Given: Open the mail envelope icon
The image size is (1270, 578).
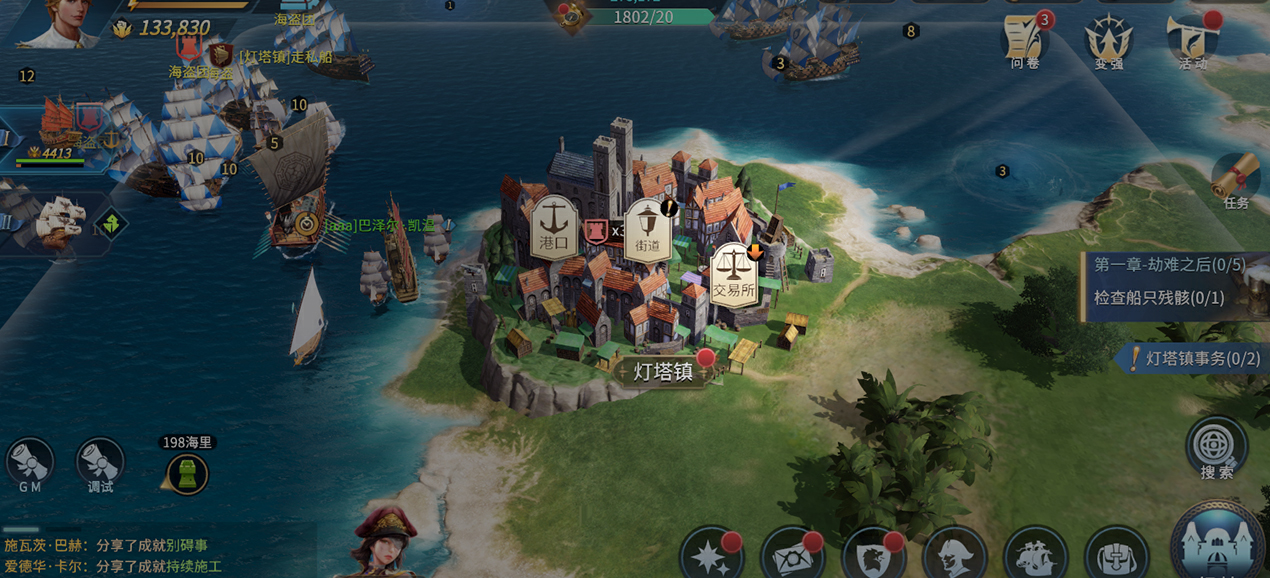Looking at the screenshot, I should point(792,554).
